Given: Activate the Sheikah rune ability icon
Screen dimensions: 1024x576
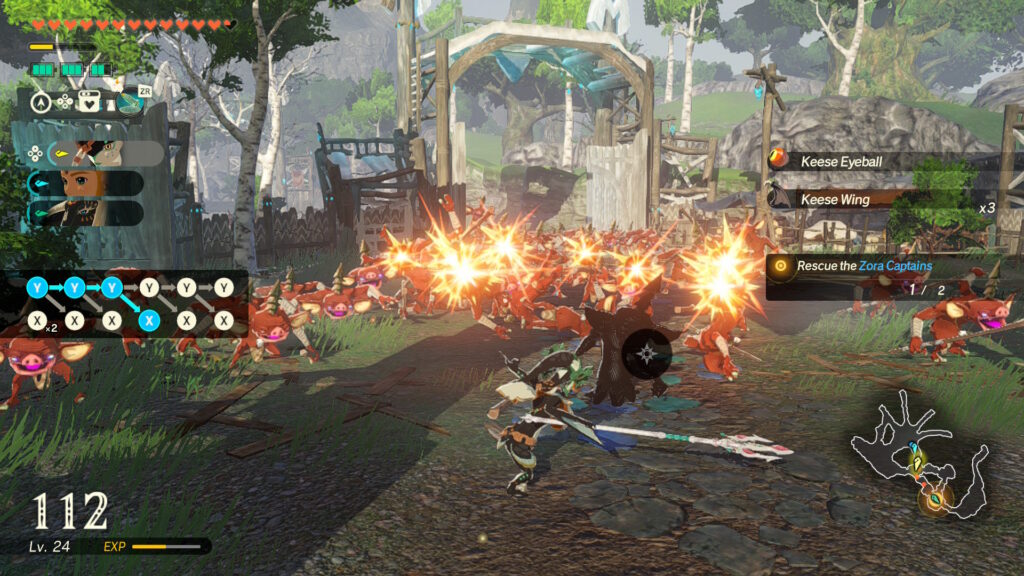Looking at the screenshot, I should coord(130,101).
